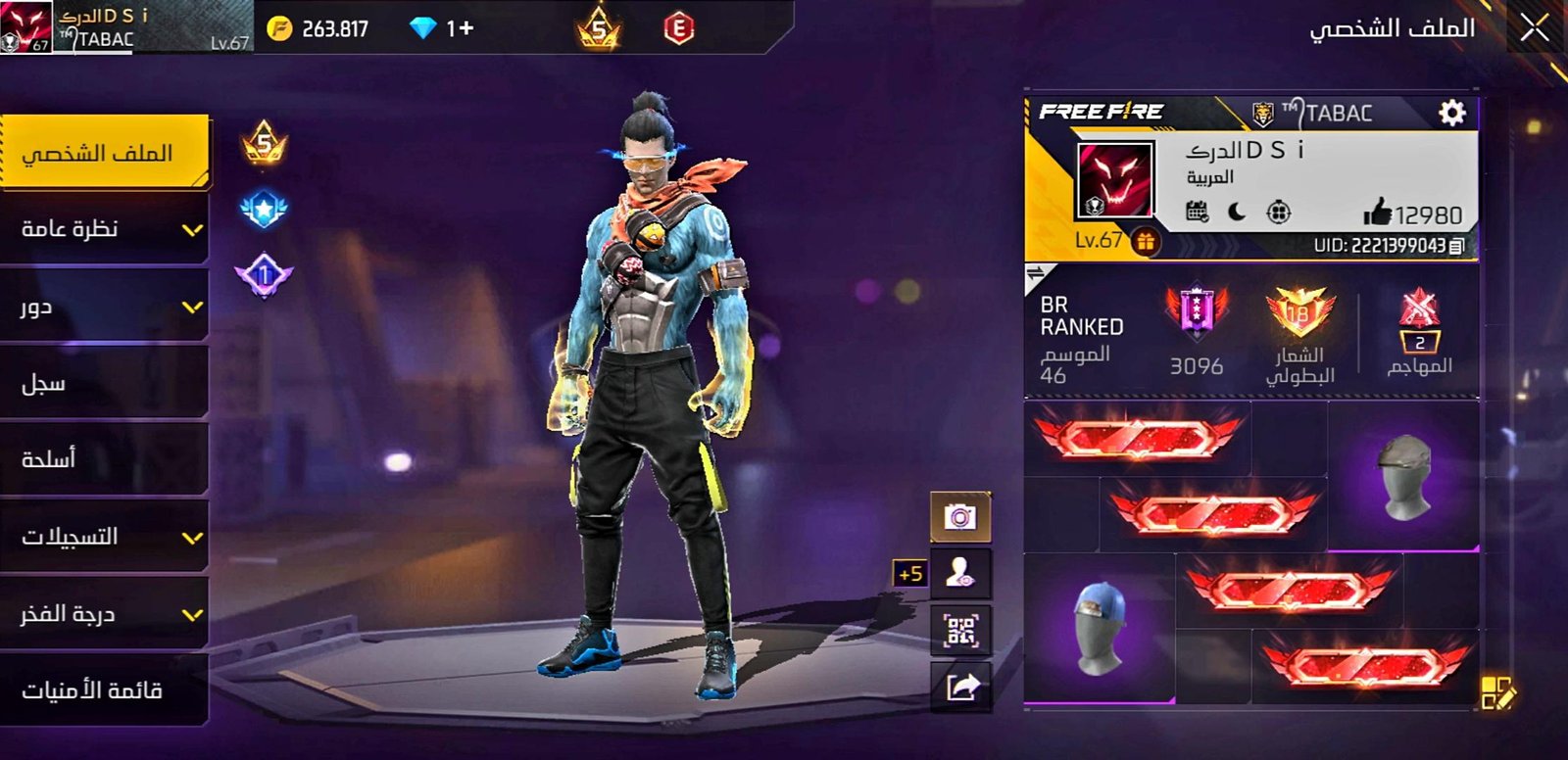Open the الملف الشخصي profile tab
Screen dimensions: 1568x760
(103, 153)
